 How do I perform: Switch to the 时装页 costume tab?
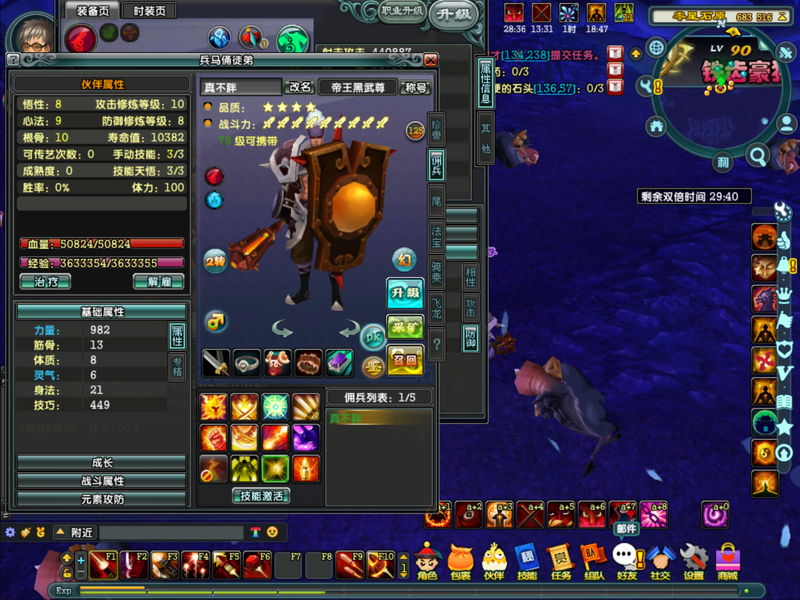click(148, 10)
